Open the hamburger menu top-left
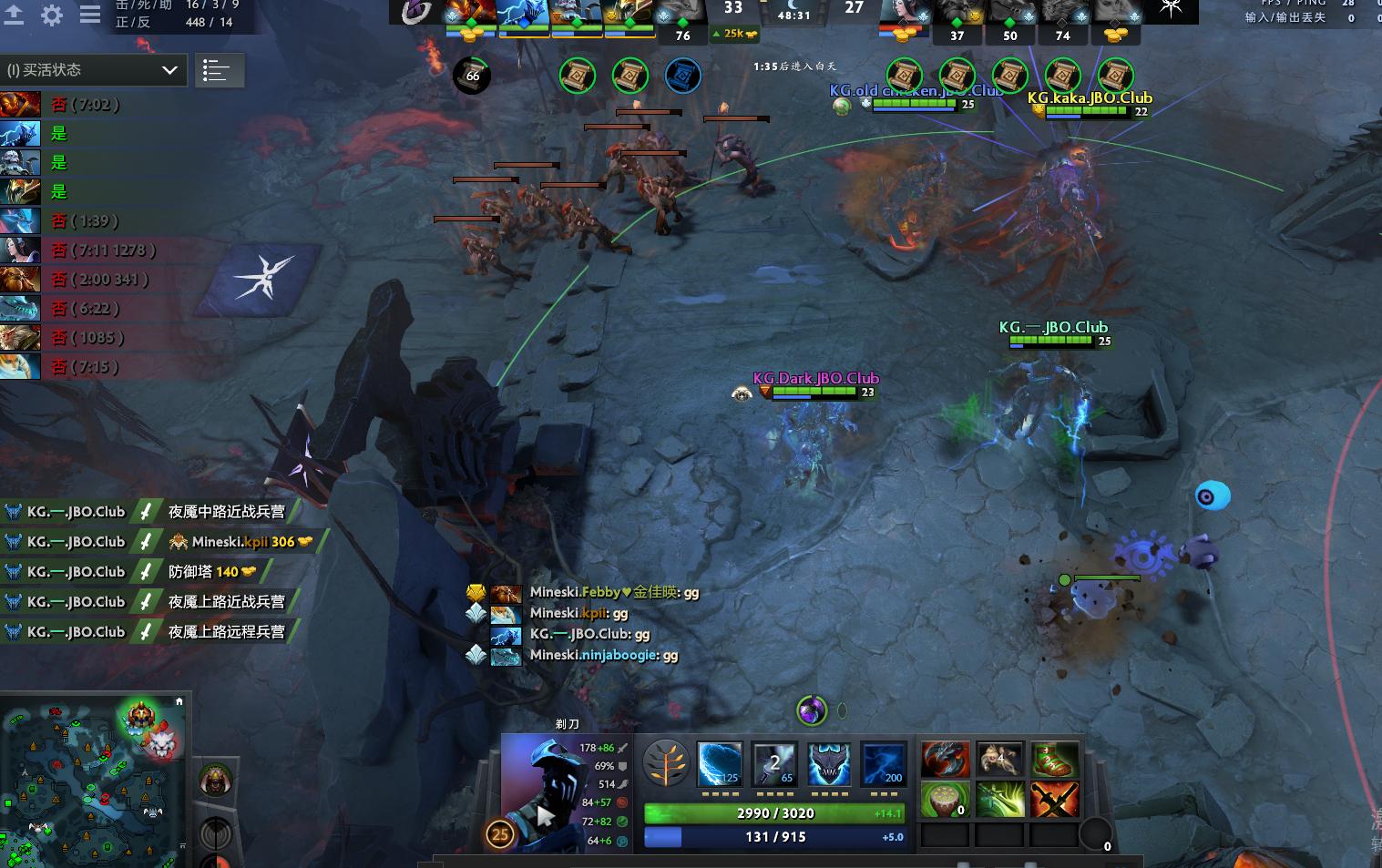 tap(88, 15)
